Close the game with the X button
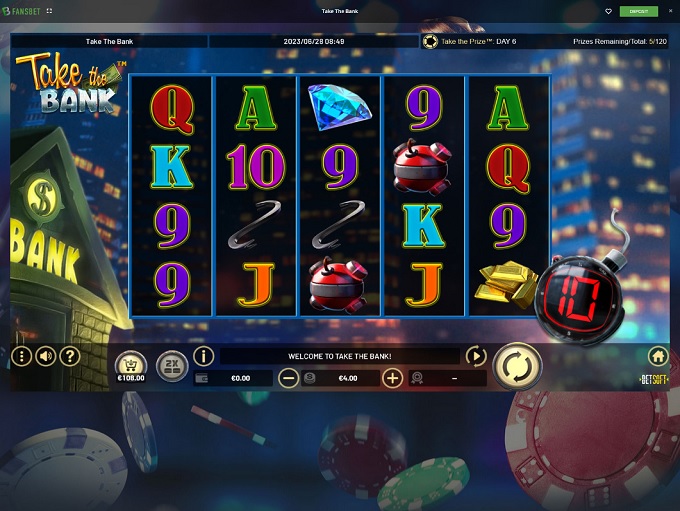The width and height of the screenshot is (680, 511). 668,11
